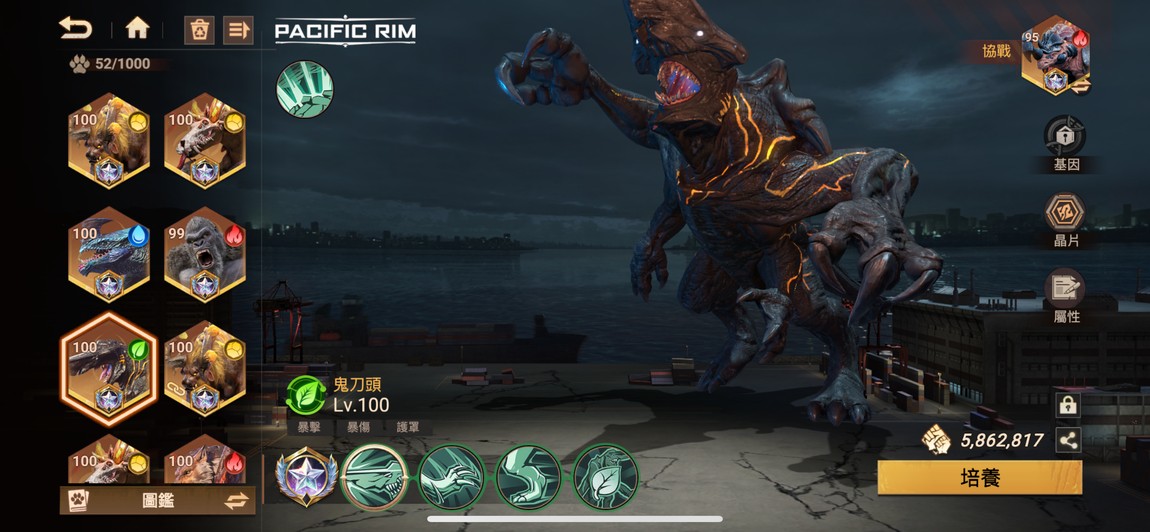The image size is (1150, 532).
Task: Return to the home screen
Action: [x=137, y=28]
